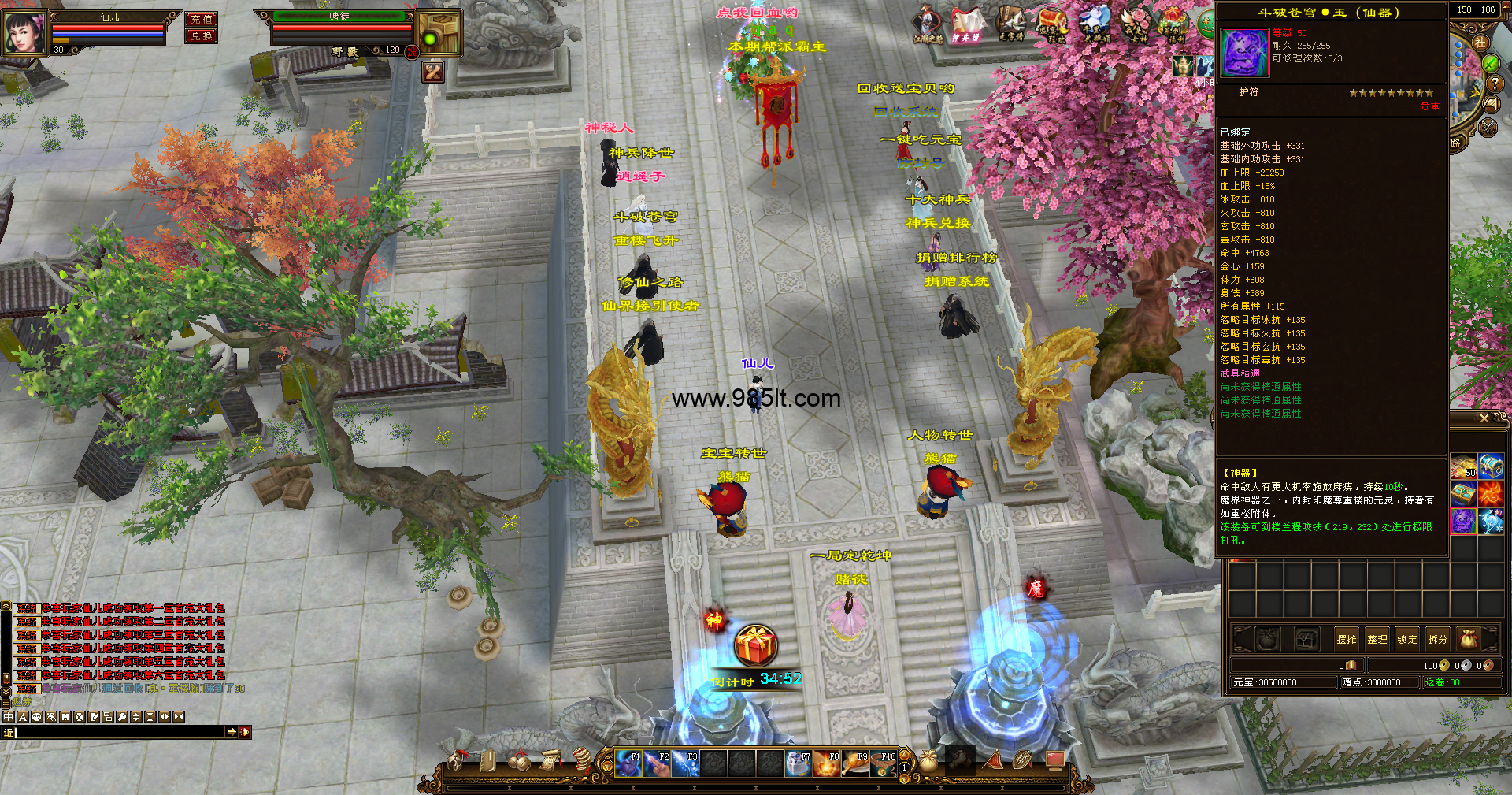1512x795 pixels.
Task: Open the 兑换 exchange button
Action: tap(201, 35)
